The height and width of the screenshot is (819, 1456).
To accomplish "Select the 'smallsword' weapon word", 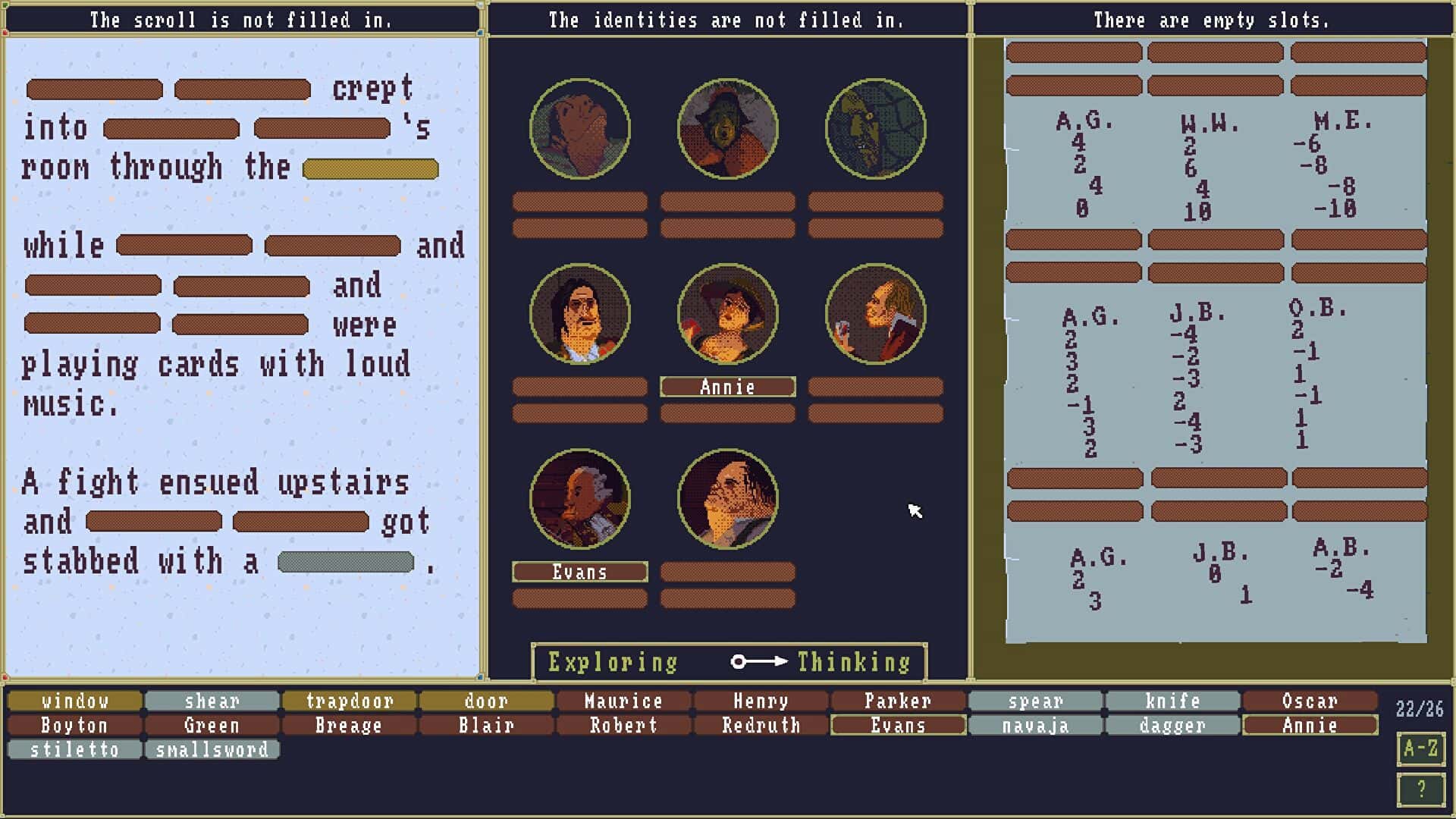I will point(212,749).
